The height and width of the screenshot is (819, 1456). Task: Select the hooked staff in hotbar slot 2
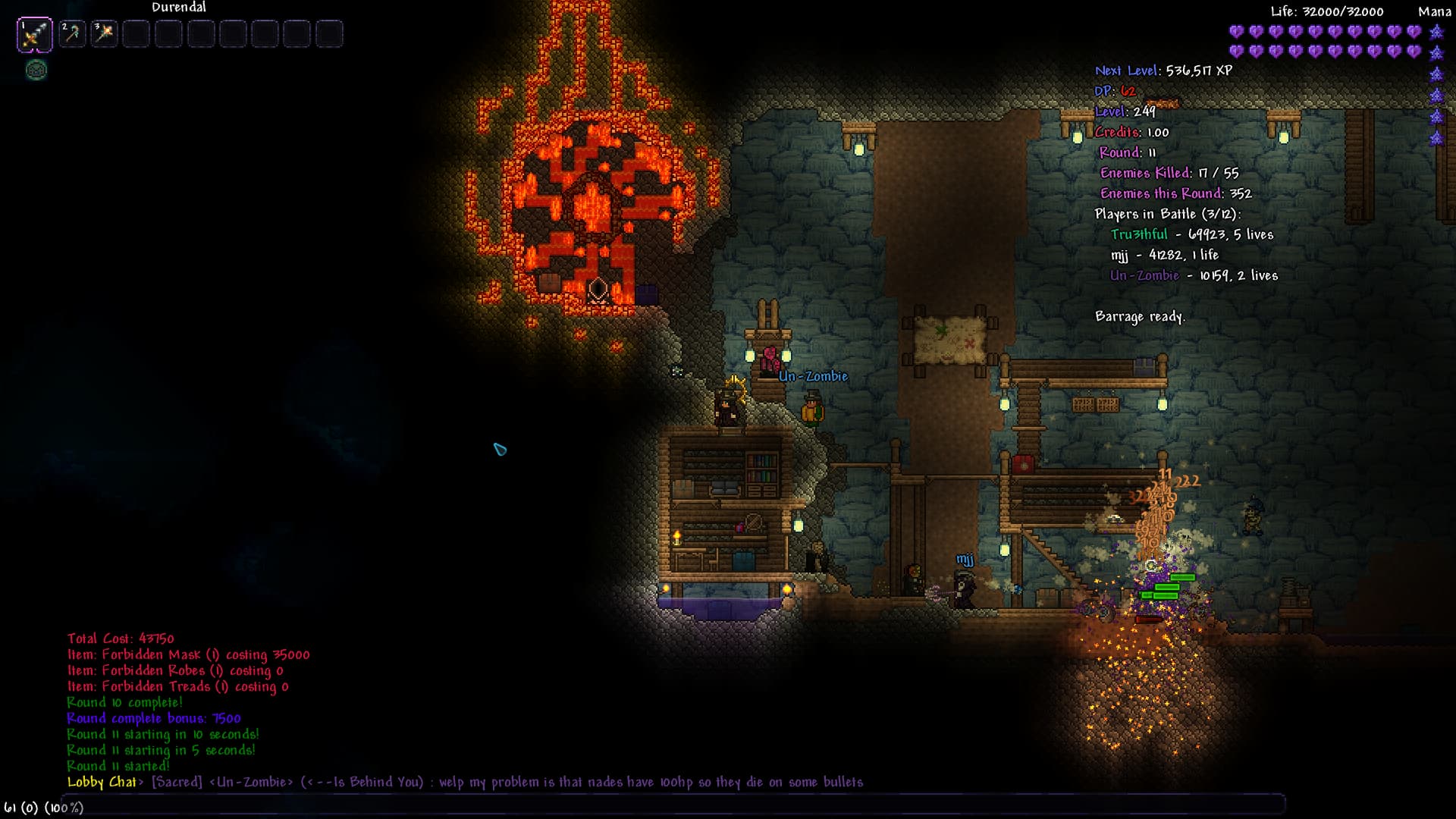[x=73, y=34]
